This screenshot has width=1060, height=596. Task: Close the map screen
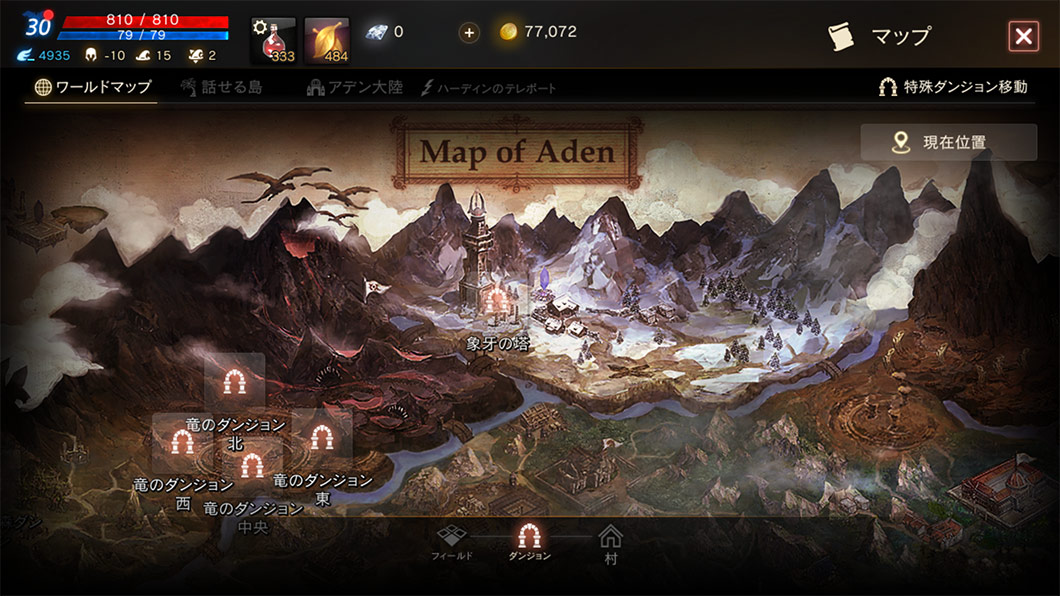point(1023,37)
